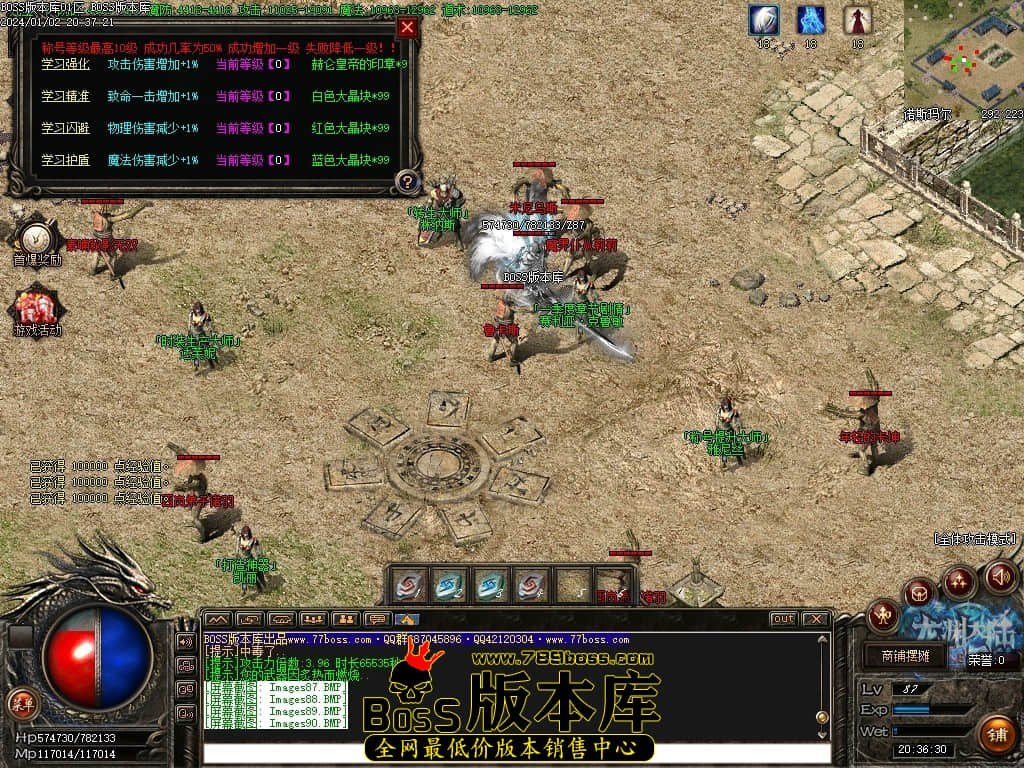Click the blue ice figure buff icon
The height and width of the screenshot is (768, 1024).
click(811, 20)
